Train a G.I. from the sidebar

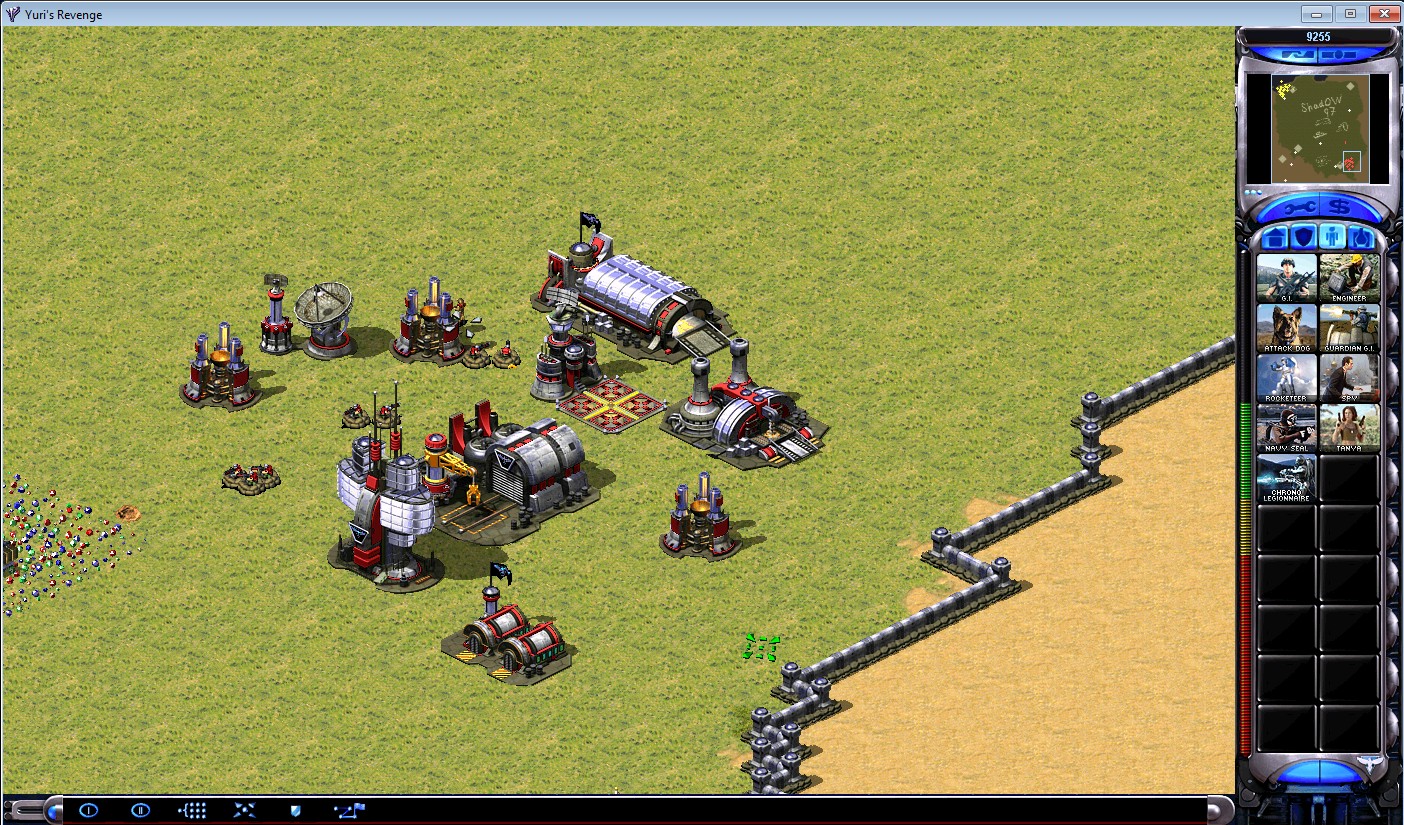coord(1285,276)
